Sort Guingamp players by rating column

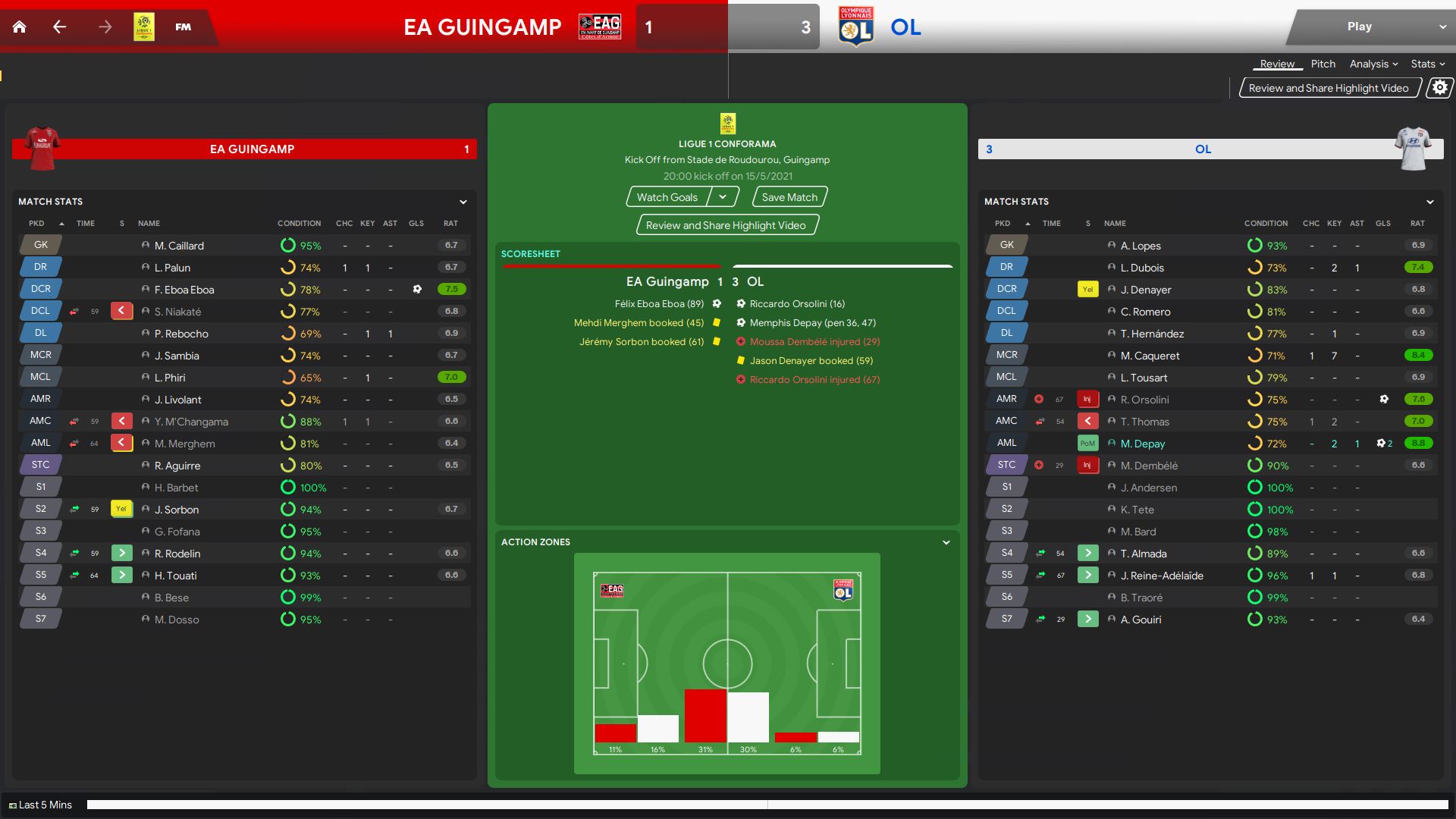coord(450,224)
